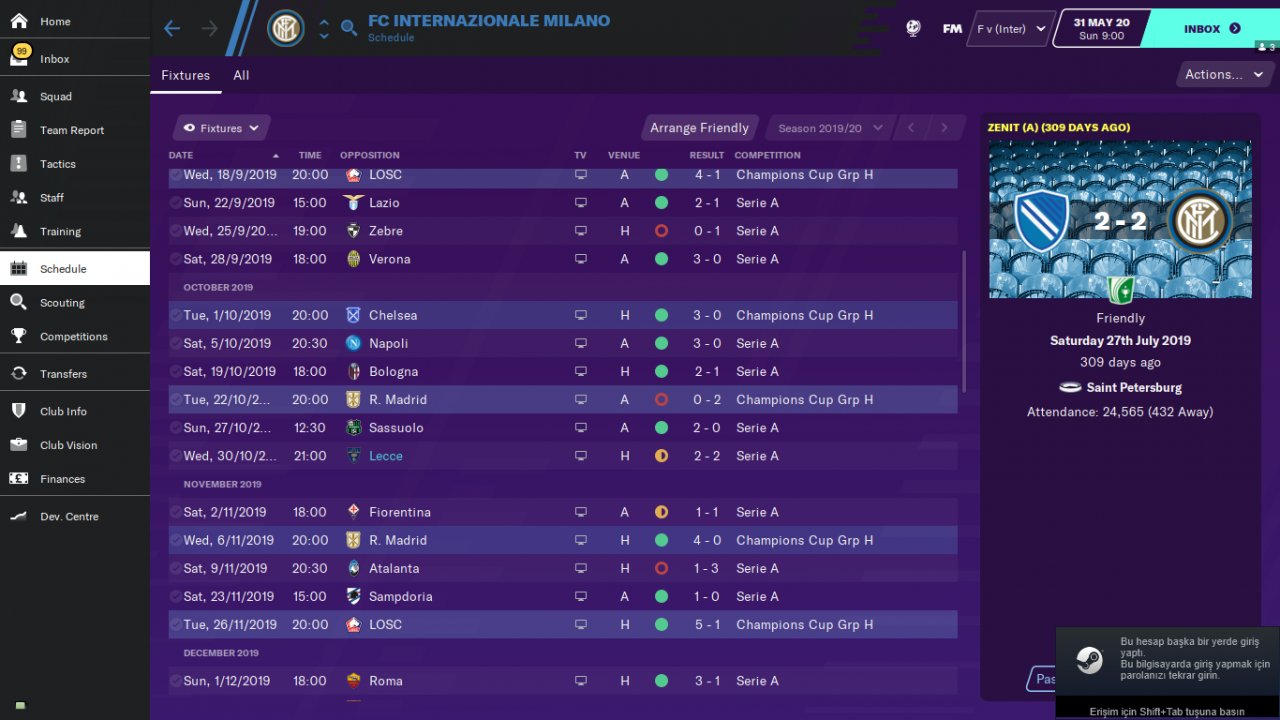
Task: Switch to the All tab
Action: pyautogui.click(x=241, y=75)
